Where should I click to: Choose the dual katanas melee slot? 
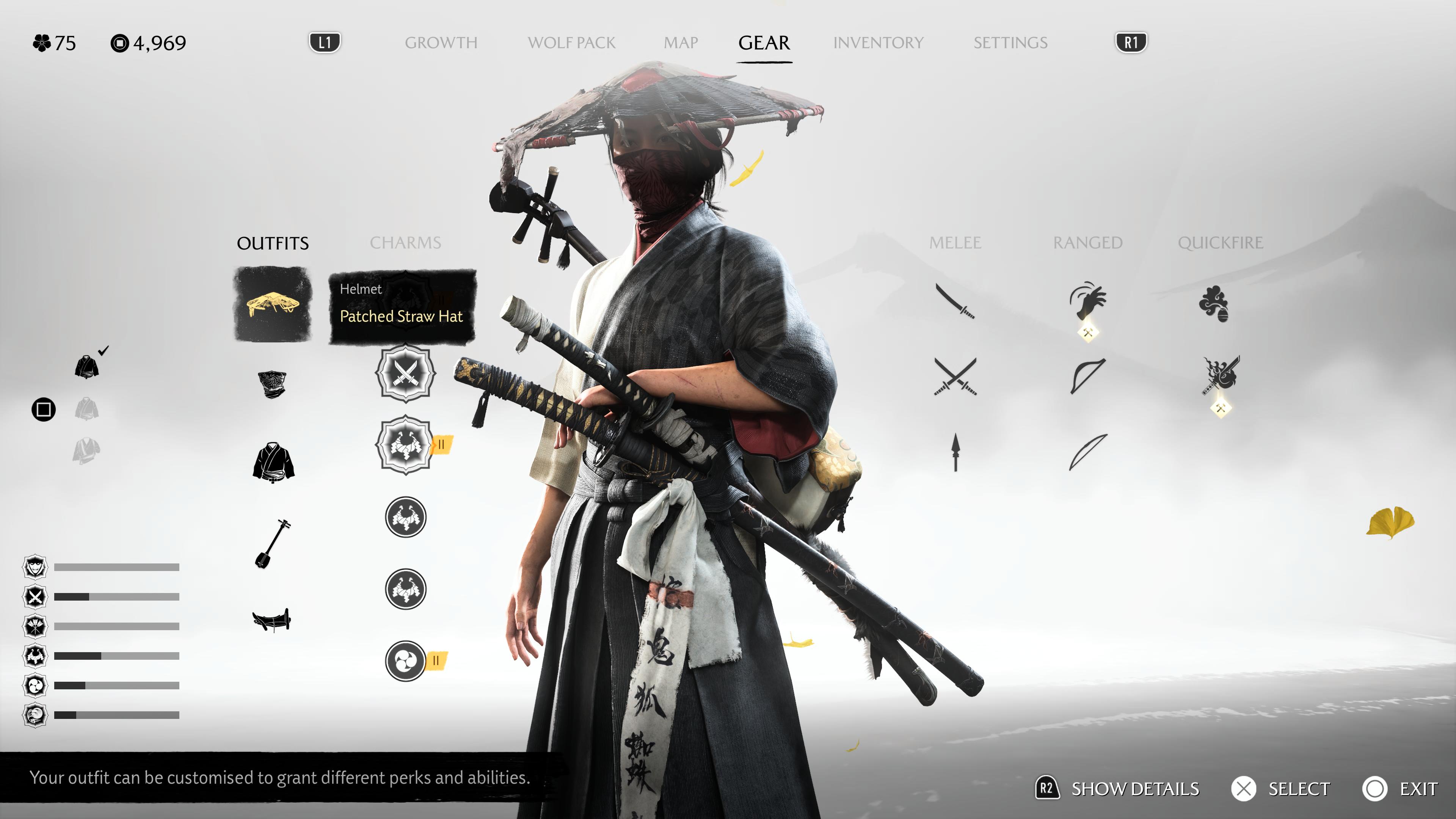coord(955,377)
